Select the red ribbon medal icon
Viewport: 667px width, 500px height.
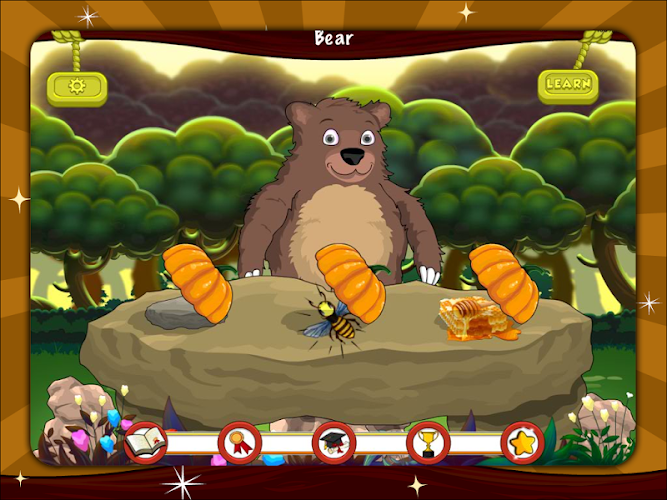[240, 441]
